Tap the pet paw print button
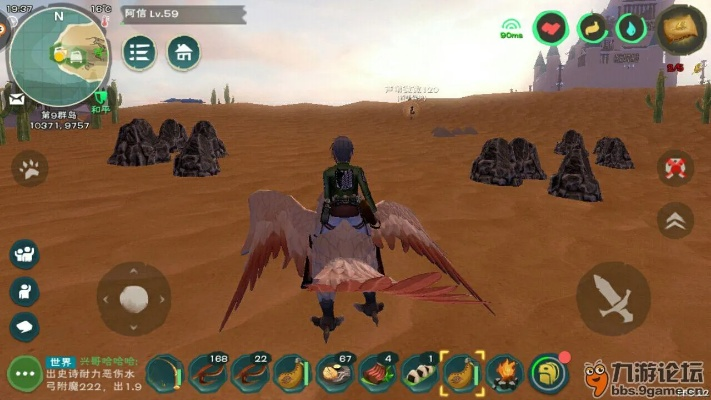The height and width of the screenshot is (400, 711). 29,170
